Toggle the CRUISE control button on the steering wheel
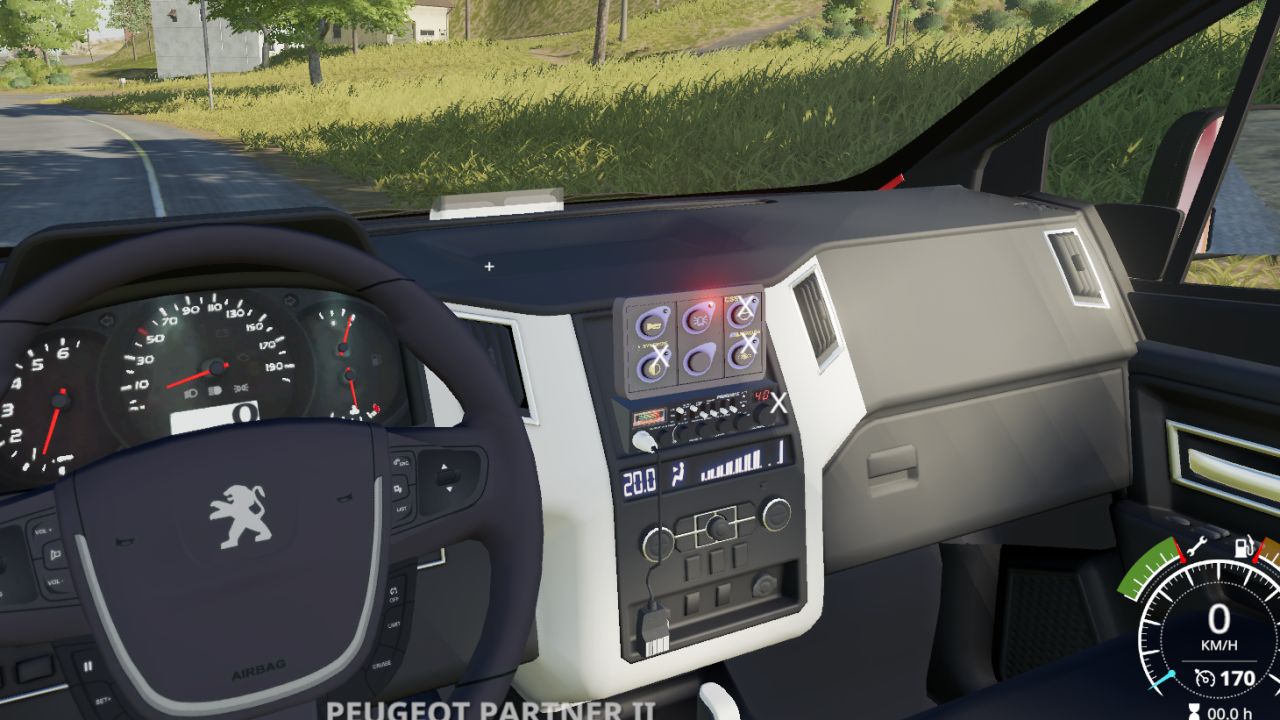This screenshot has height=720, width=1280. click(383, 662)
